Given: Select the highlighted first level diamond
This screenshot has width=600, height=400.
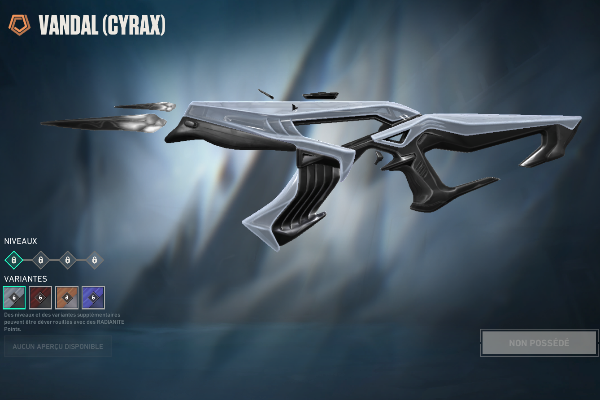Looking at the screenshot, I should [14, 259].
